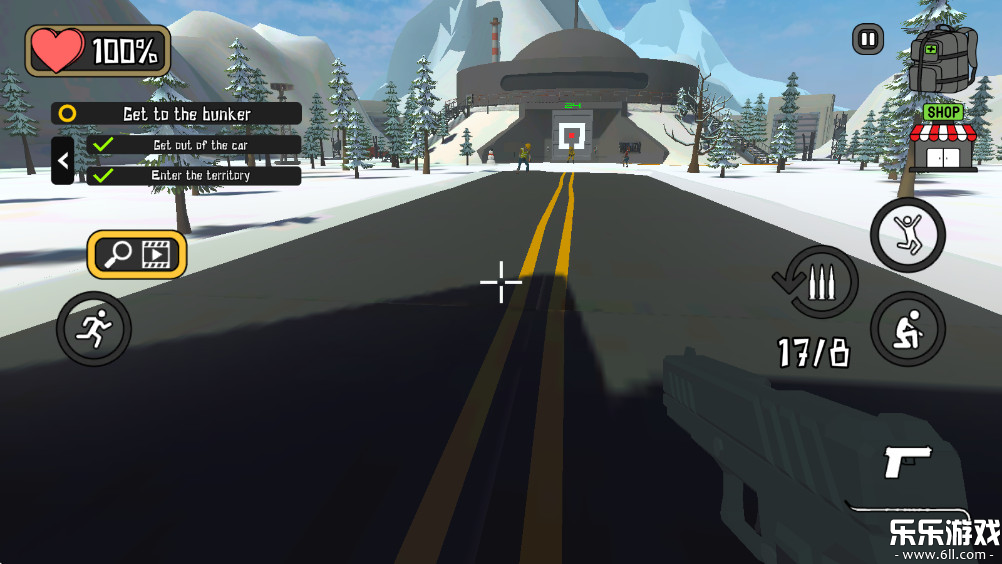
Task: Watch video hint with the magnifier button
Action: [x=137, y=255]
